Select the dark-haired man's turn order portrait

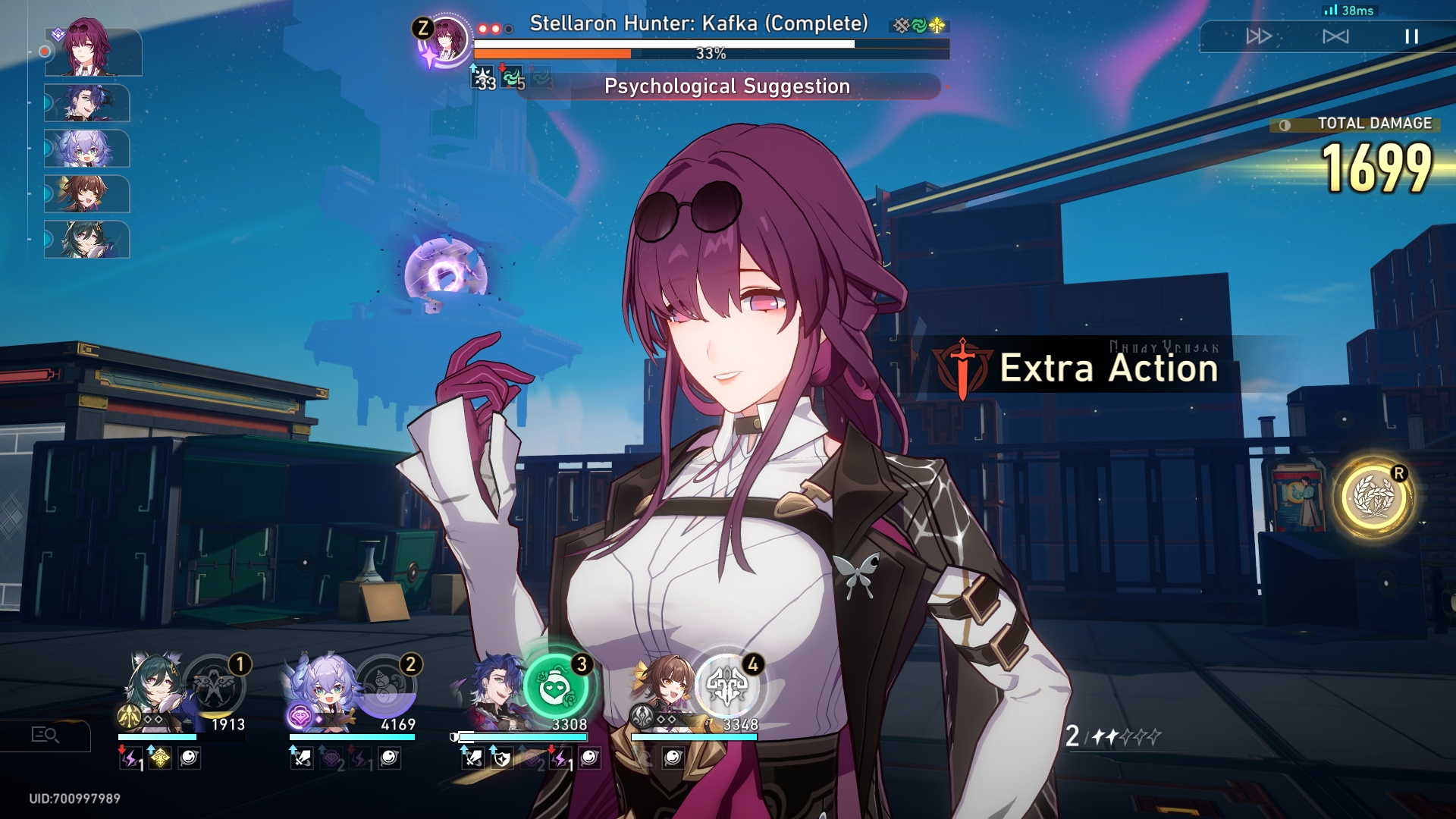pyautogui.click(x=87, y=103)
